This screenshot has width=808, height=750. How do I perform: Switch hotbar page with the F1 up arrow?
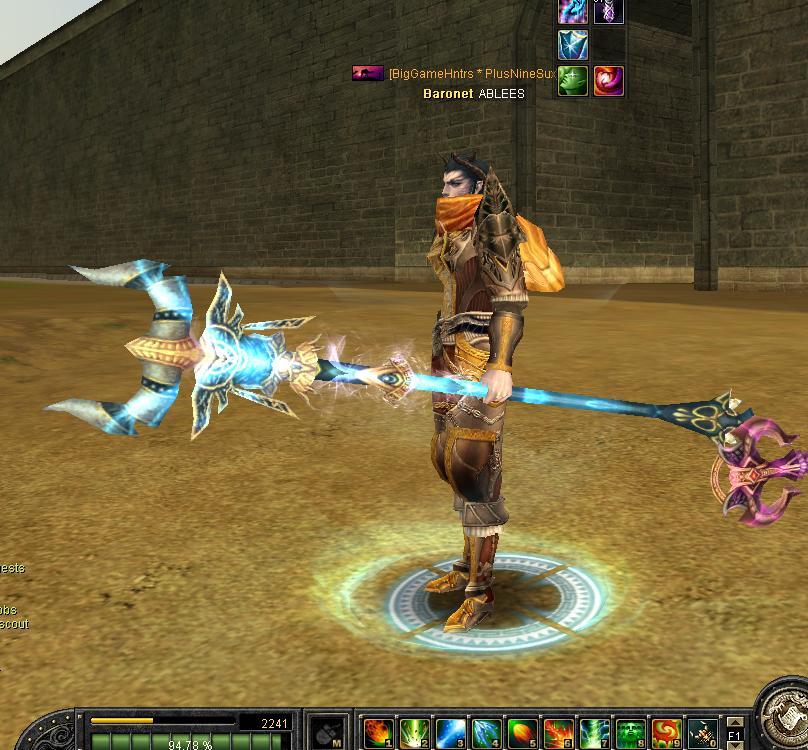(x=736, y=722)
